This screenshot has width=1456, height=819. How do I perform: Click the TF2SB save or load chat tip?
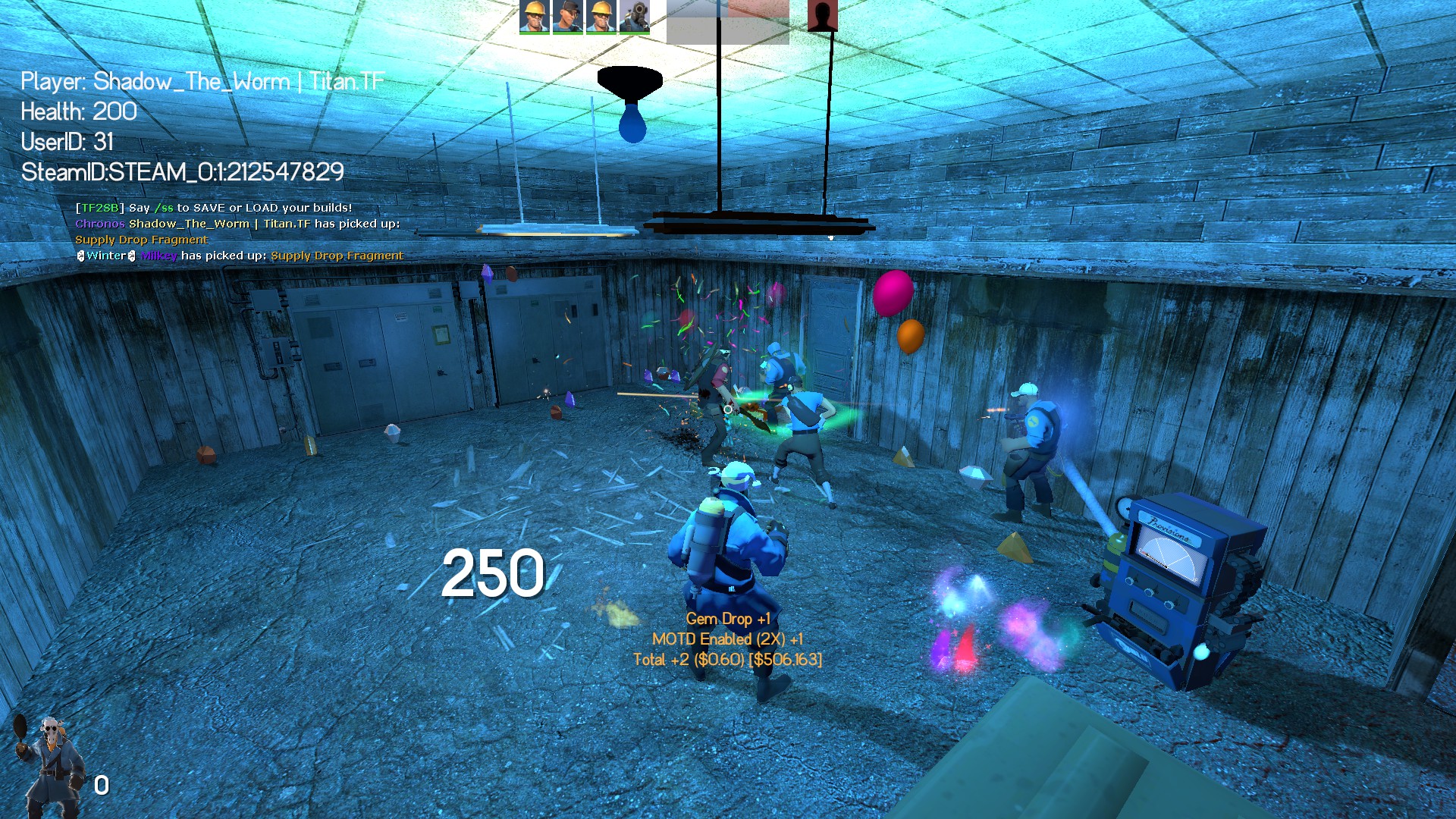click(x=214, y=208)
